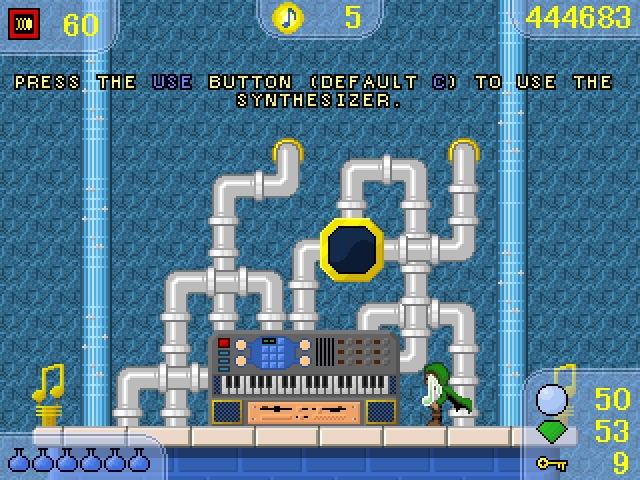Select the green gem icon
This screenshot has width=640, height=480.
pyautogui.click(x=553, y=432)
